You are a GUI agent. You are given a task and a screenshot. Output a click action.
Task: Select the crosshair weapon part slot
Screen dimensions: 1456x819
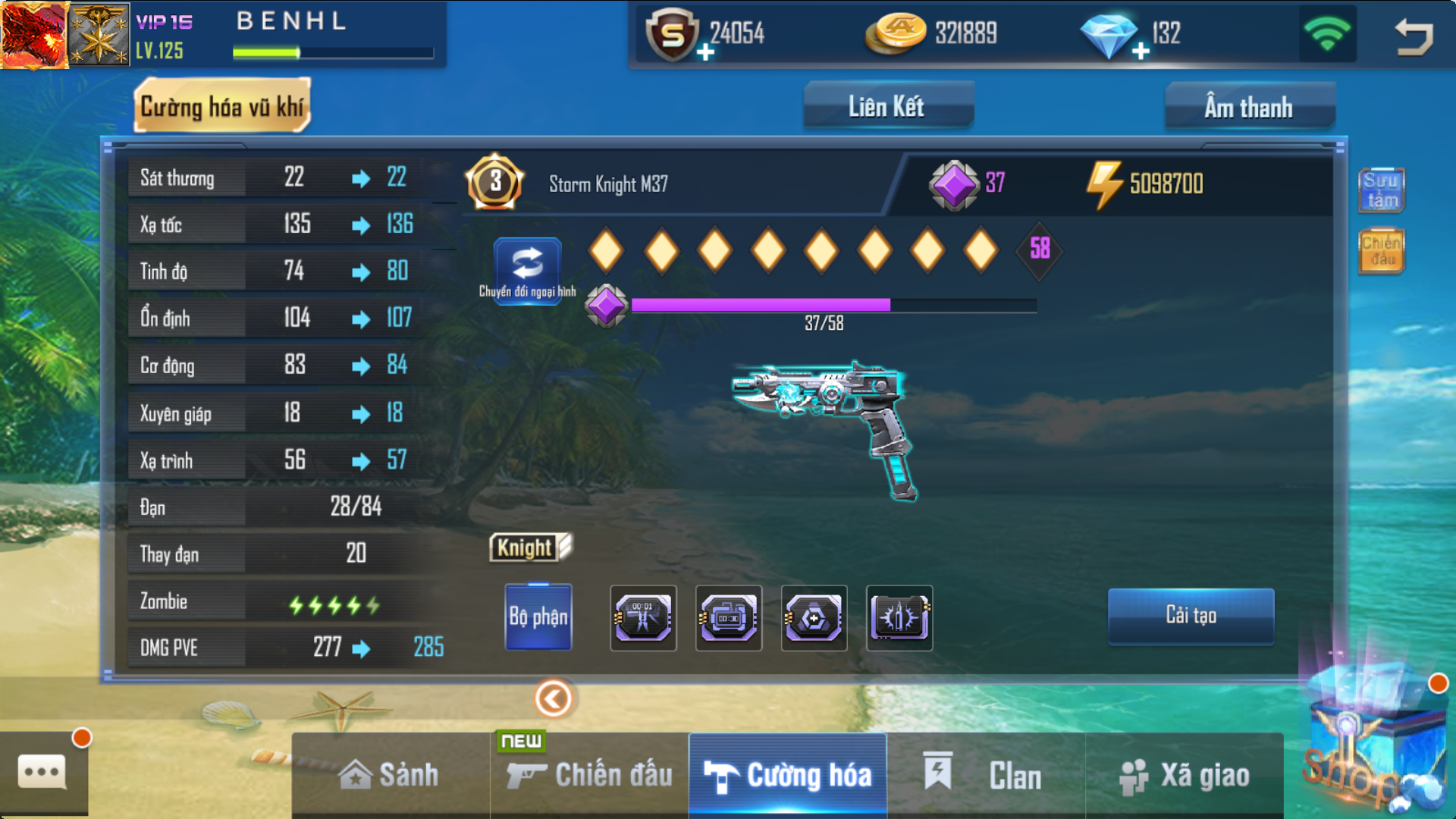point(814,618)
